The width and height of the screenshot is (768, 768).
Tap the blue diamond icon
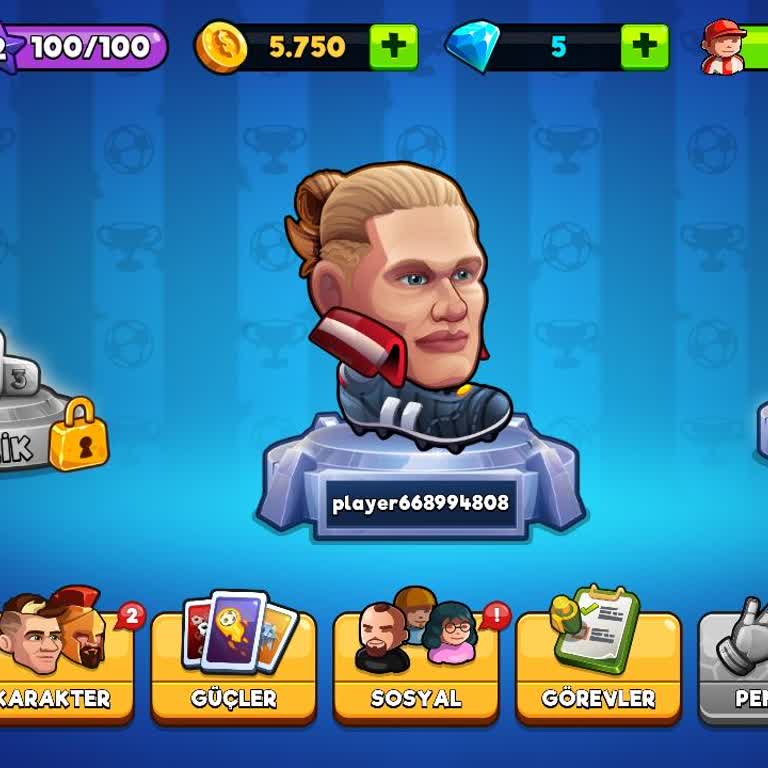470,47
